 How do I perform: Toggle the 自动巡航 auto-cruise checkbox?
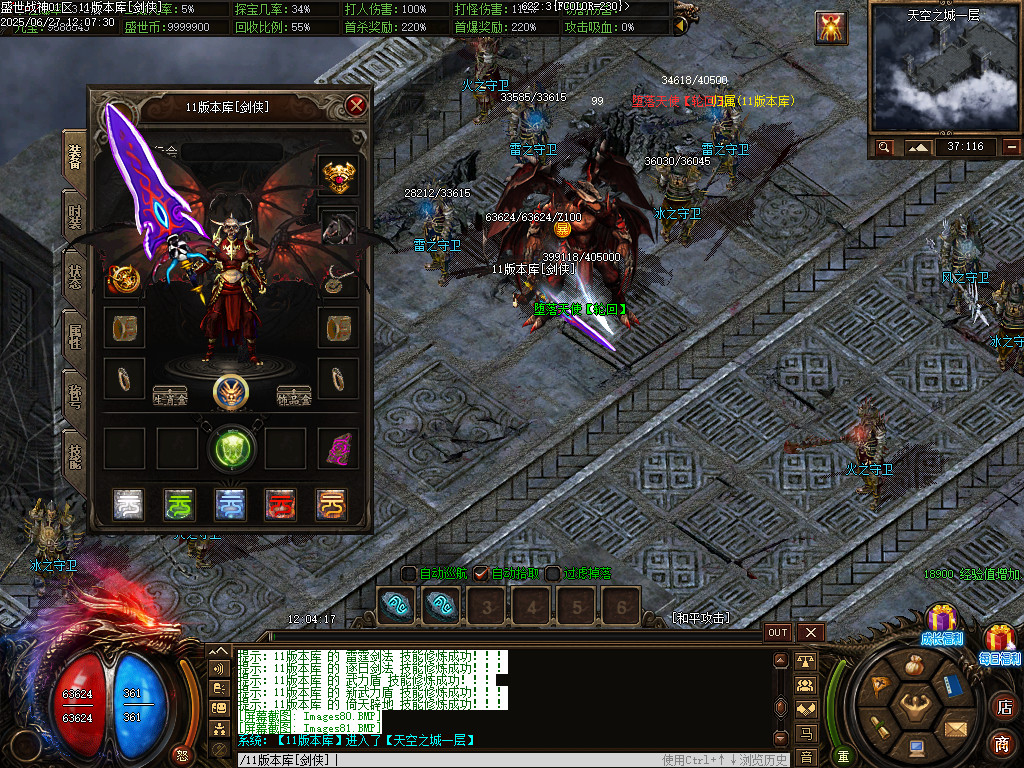[409, 574]
